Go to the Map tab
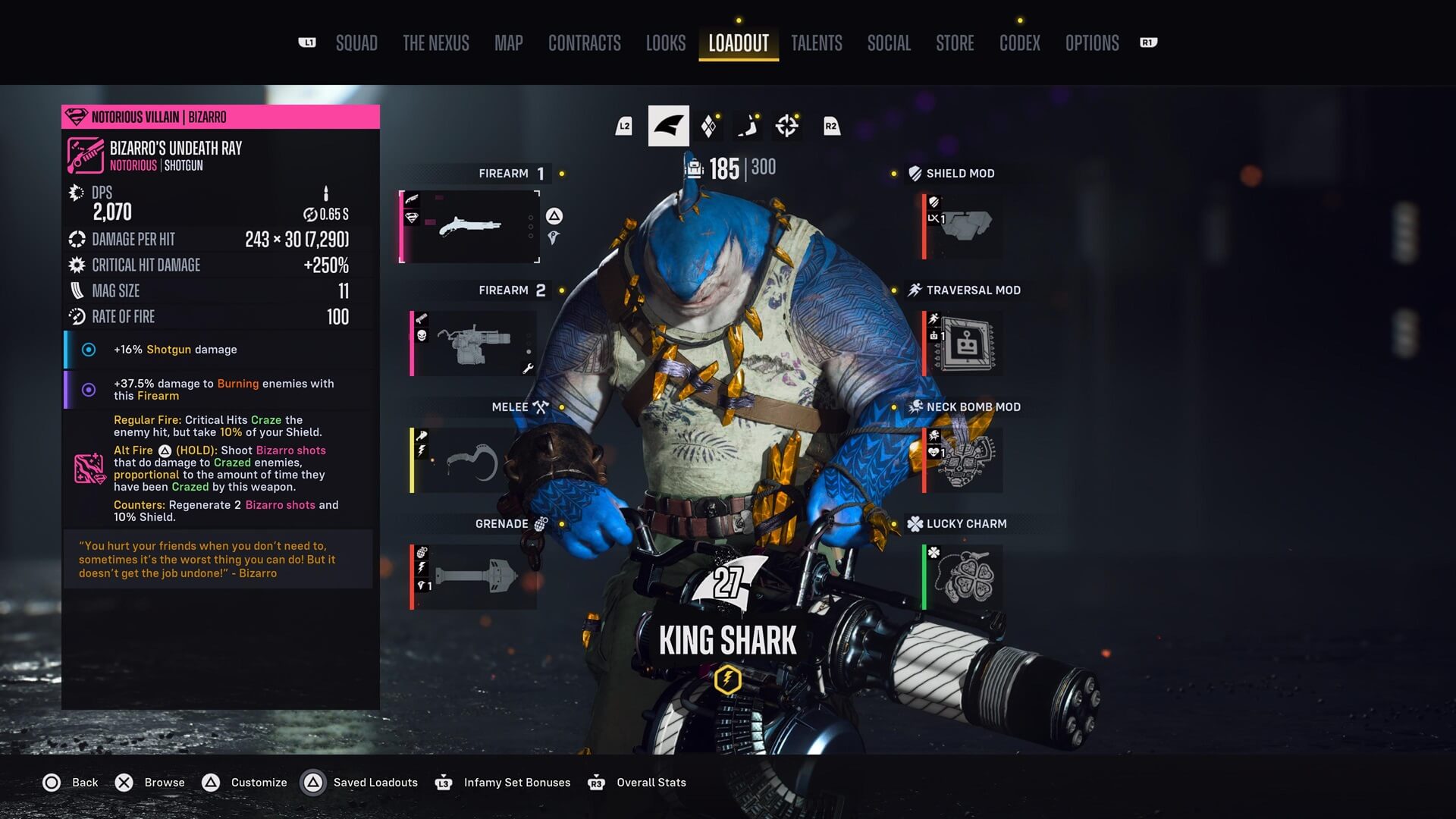 point(508,43)
